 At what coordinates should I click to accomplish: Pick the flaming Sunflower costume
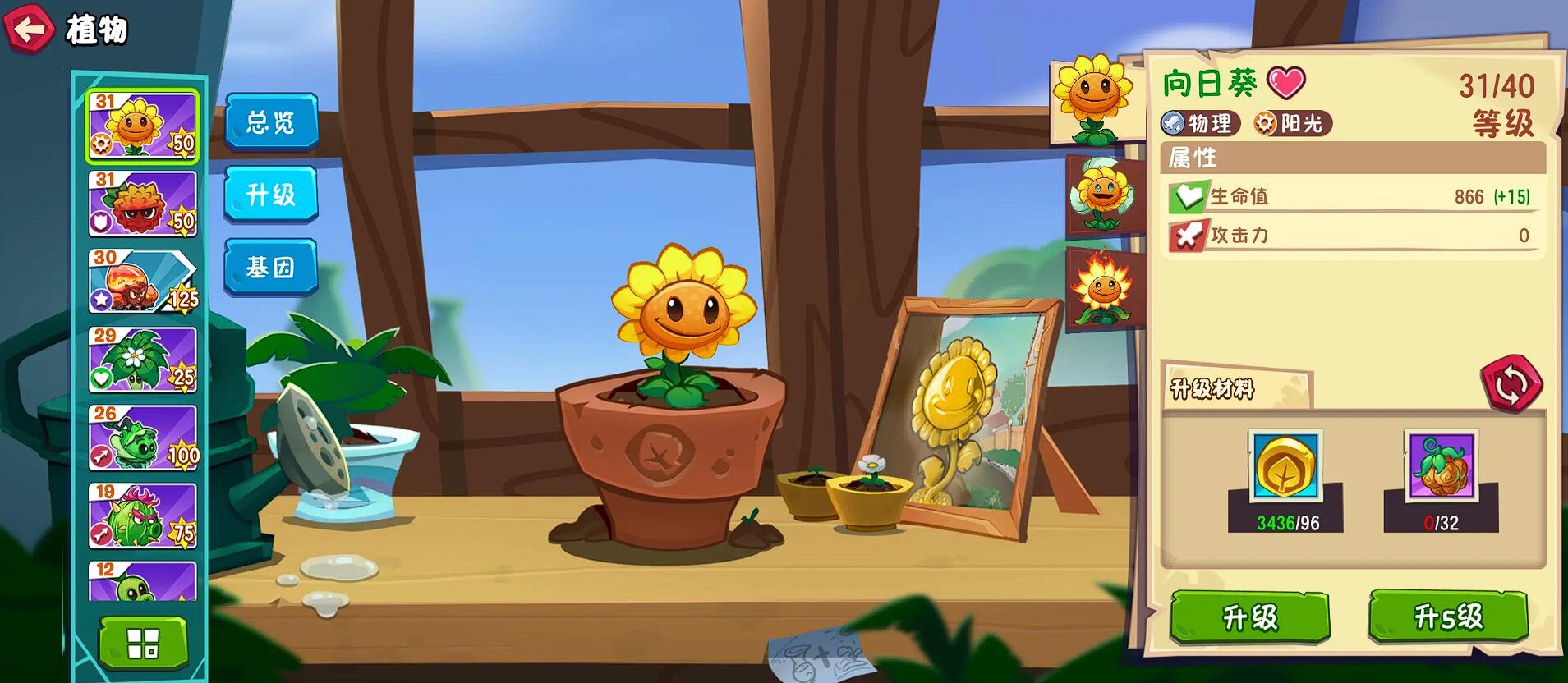pyautogui.click(x=1104, y=289)
